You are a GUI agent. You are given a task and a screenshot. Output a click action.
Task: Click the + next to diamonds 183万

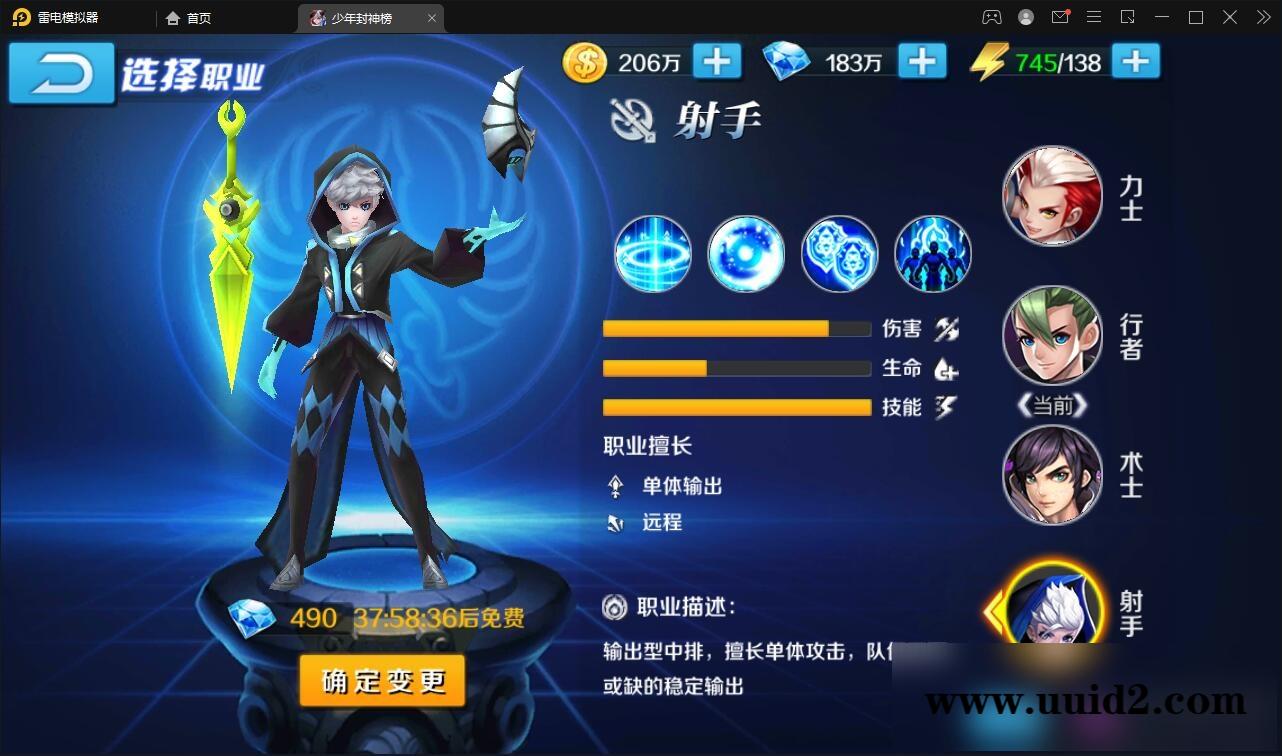922,61
